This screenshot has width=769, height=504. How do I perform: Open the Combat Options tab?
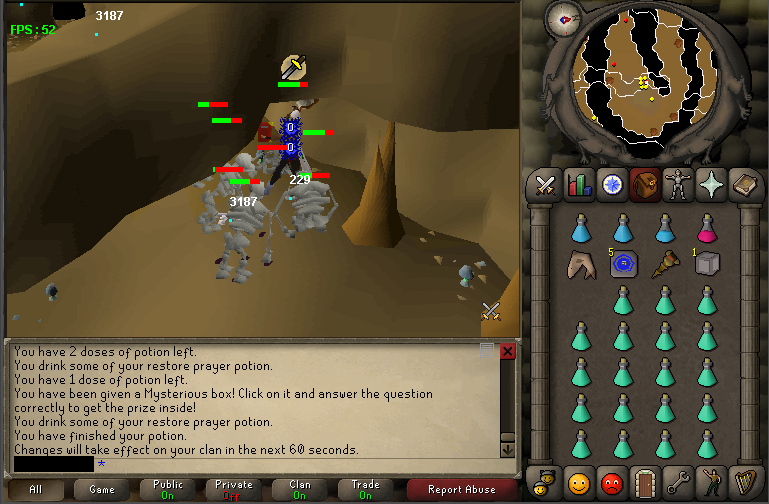pos(545,185)
